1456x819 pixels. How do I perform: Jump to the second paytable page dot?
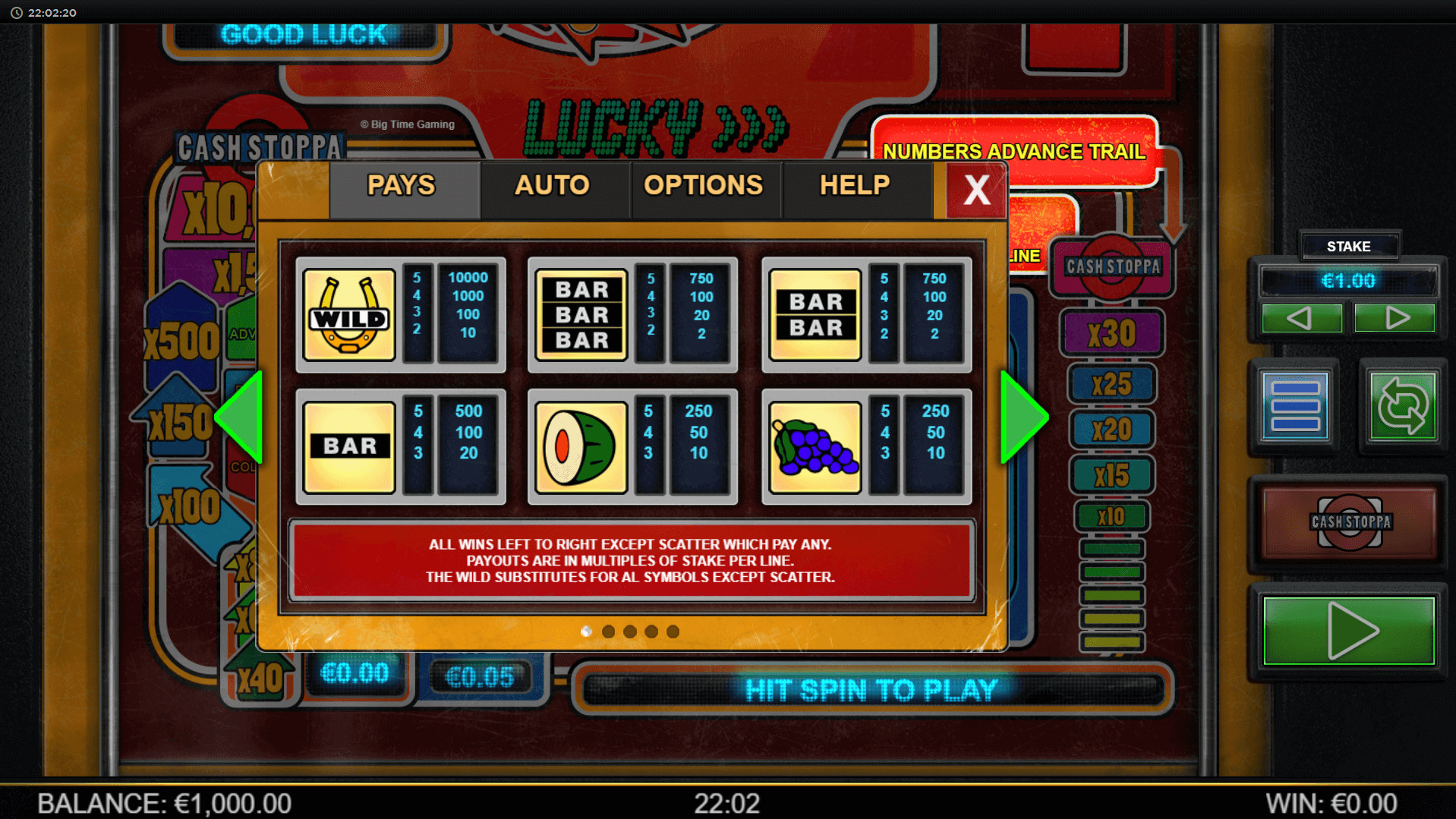608,632
